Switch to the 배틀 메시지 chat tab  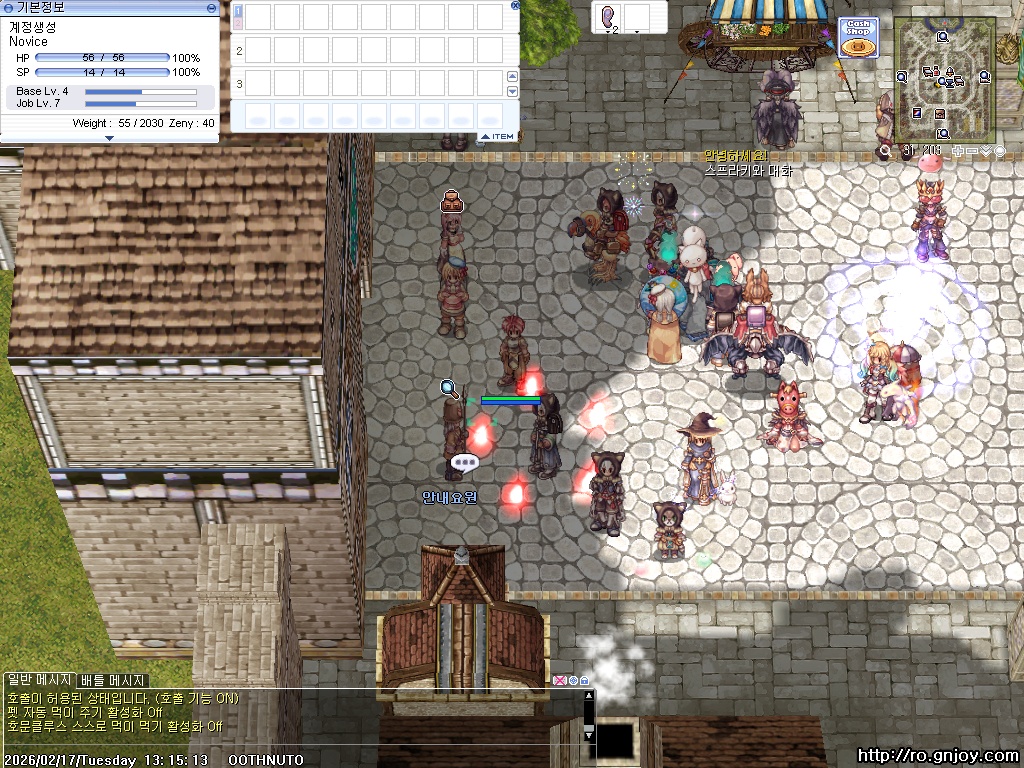(113, 681)
